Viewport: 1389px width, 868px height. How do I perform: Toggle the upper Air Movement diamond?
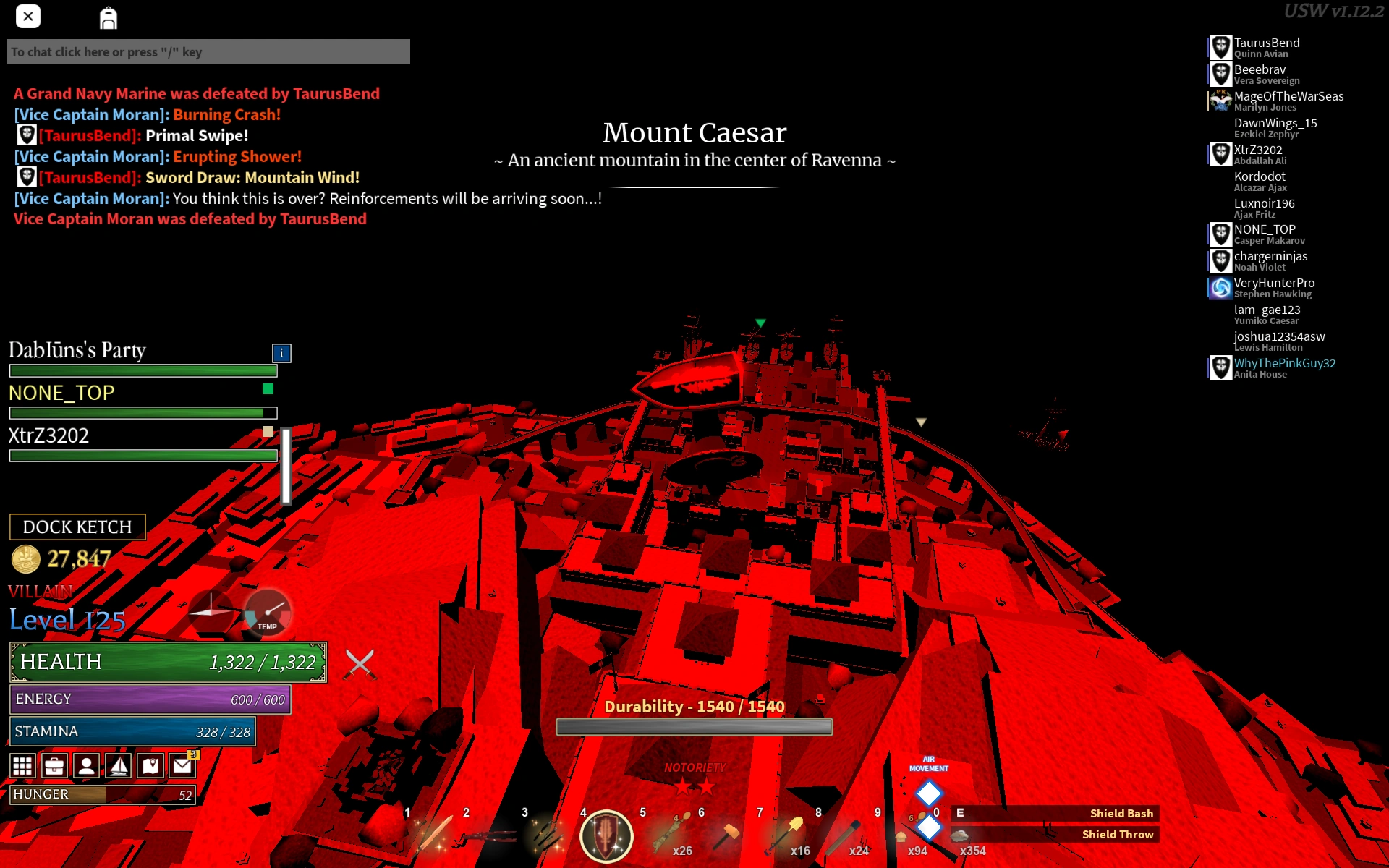click(930, 793)
